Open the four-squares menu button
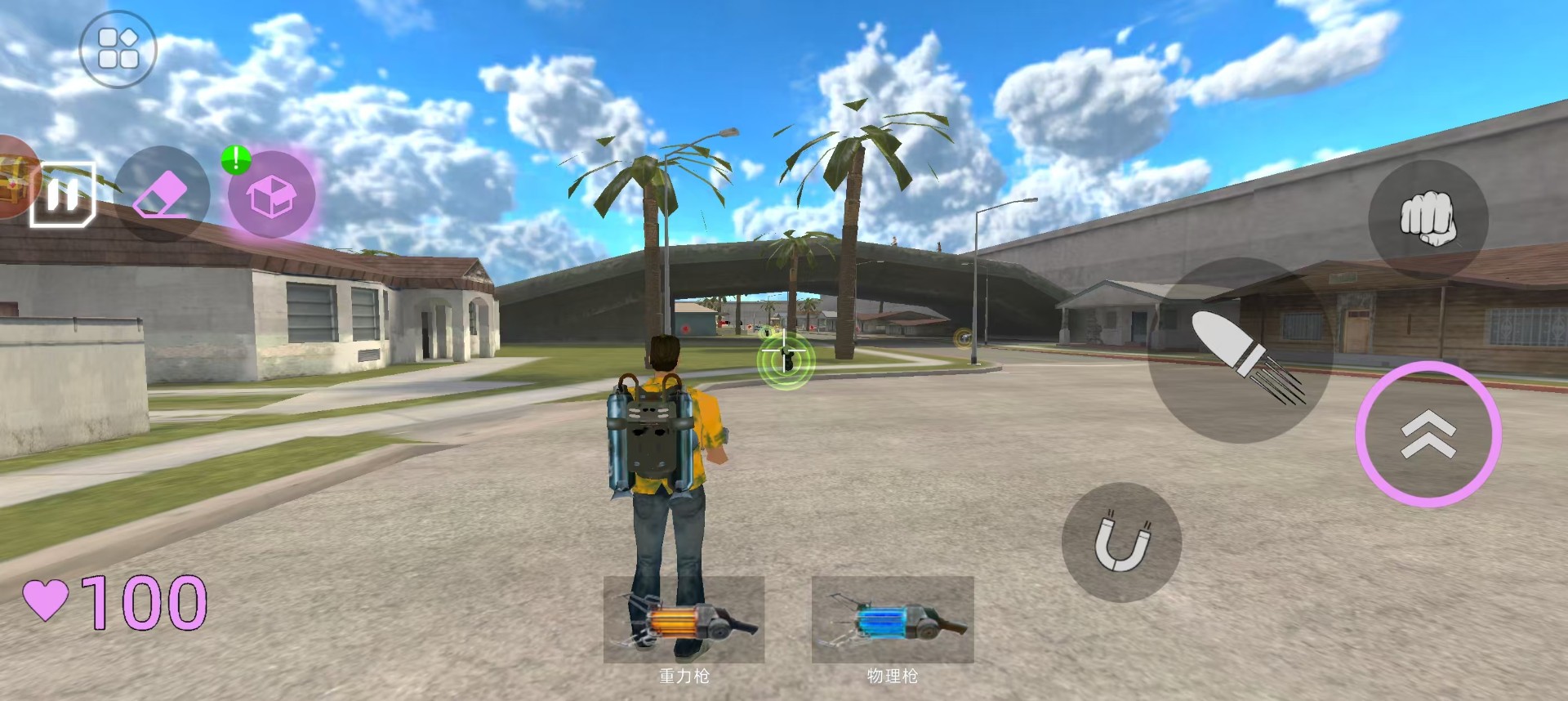Viewport: 1568px width, 701px height. pyautogui.click(x=118, y=49)
